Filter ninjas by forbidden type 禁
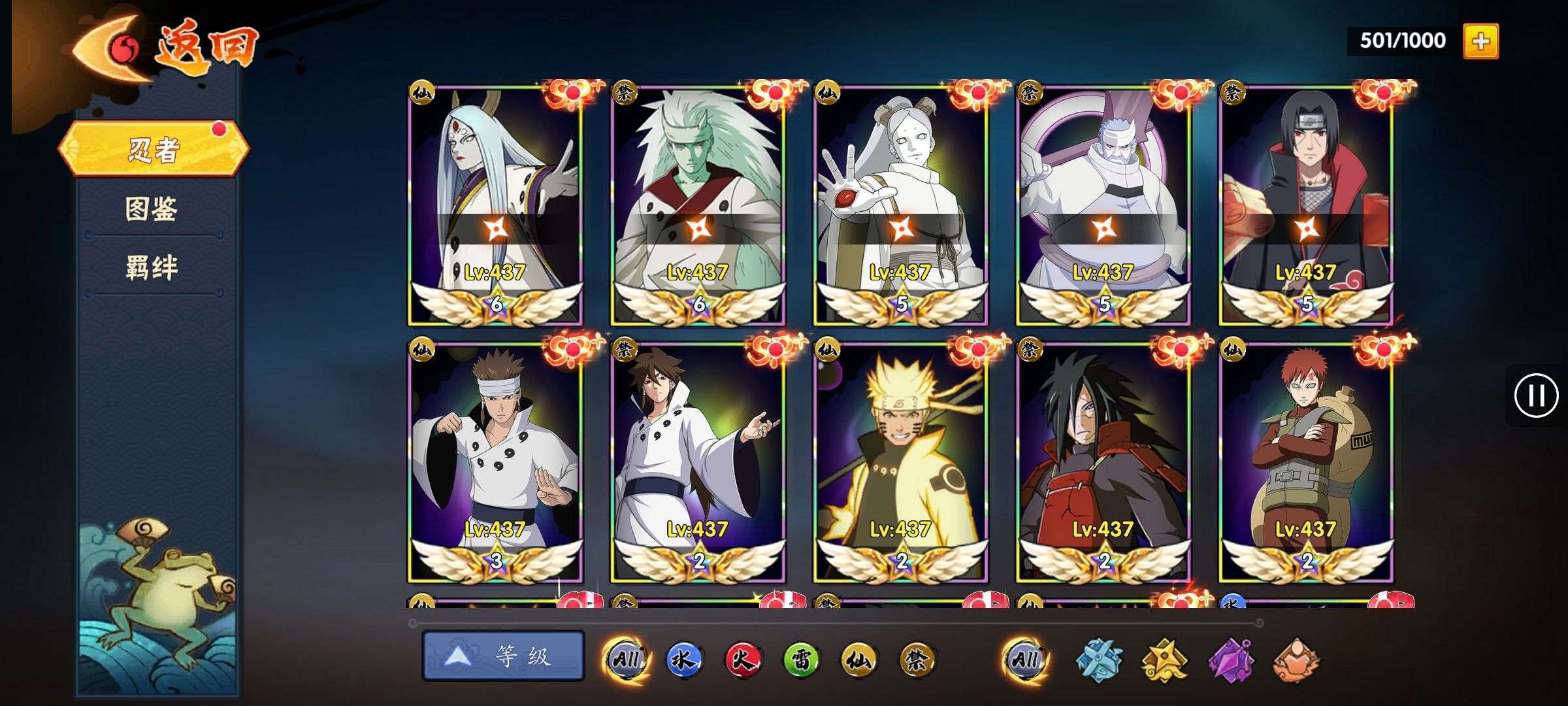1568x706 pixels. click(917, 660)
